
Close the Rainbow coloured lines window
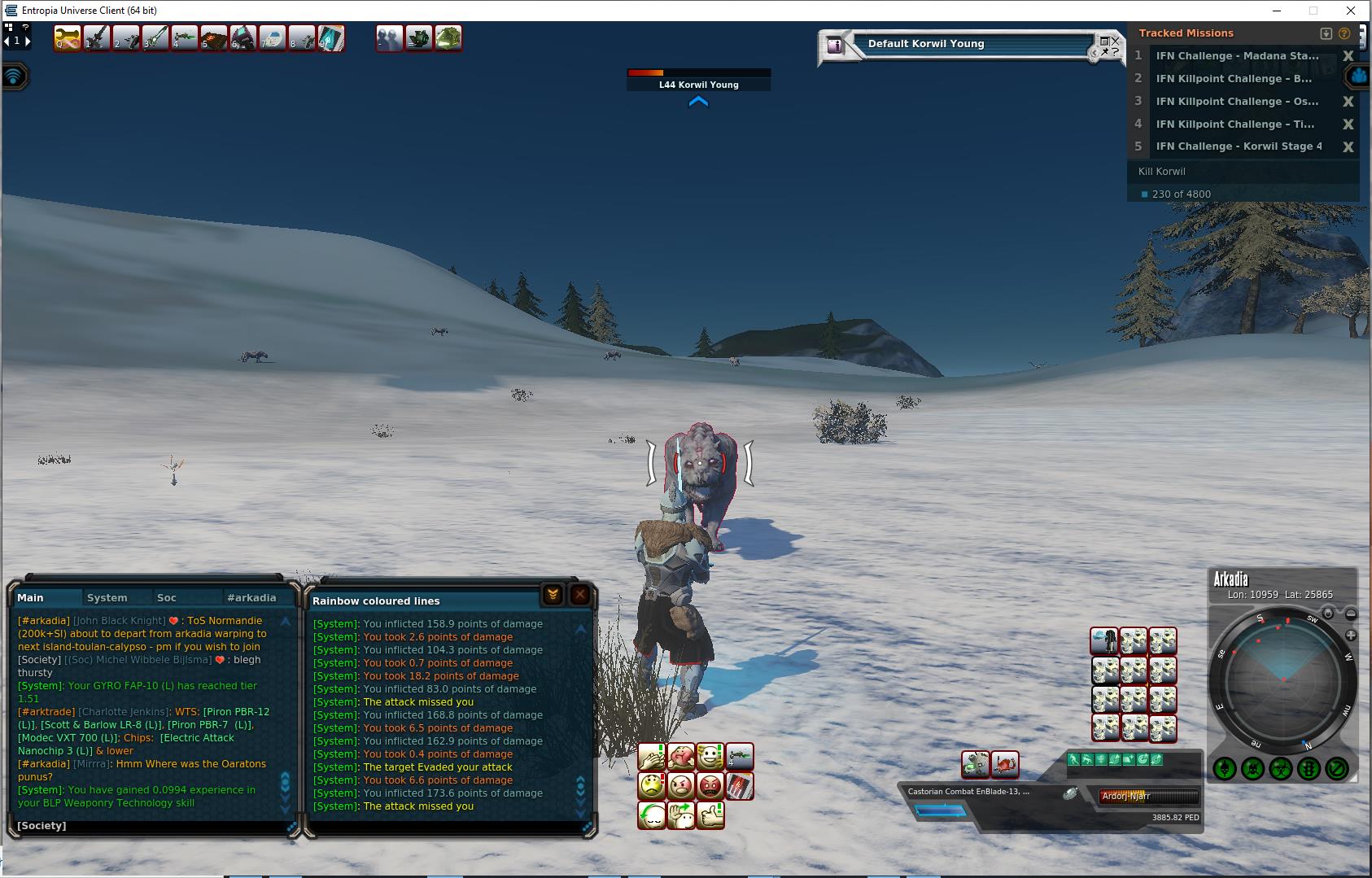[x=579, y=595]
